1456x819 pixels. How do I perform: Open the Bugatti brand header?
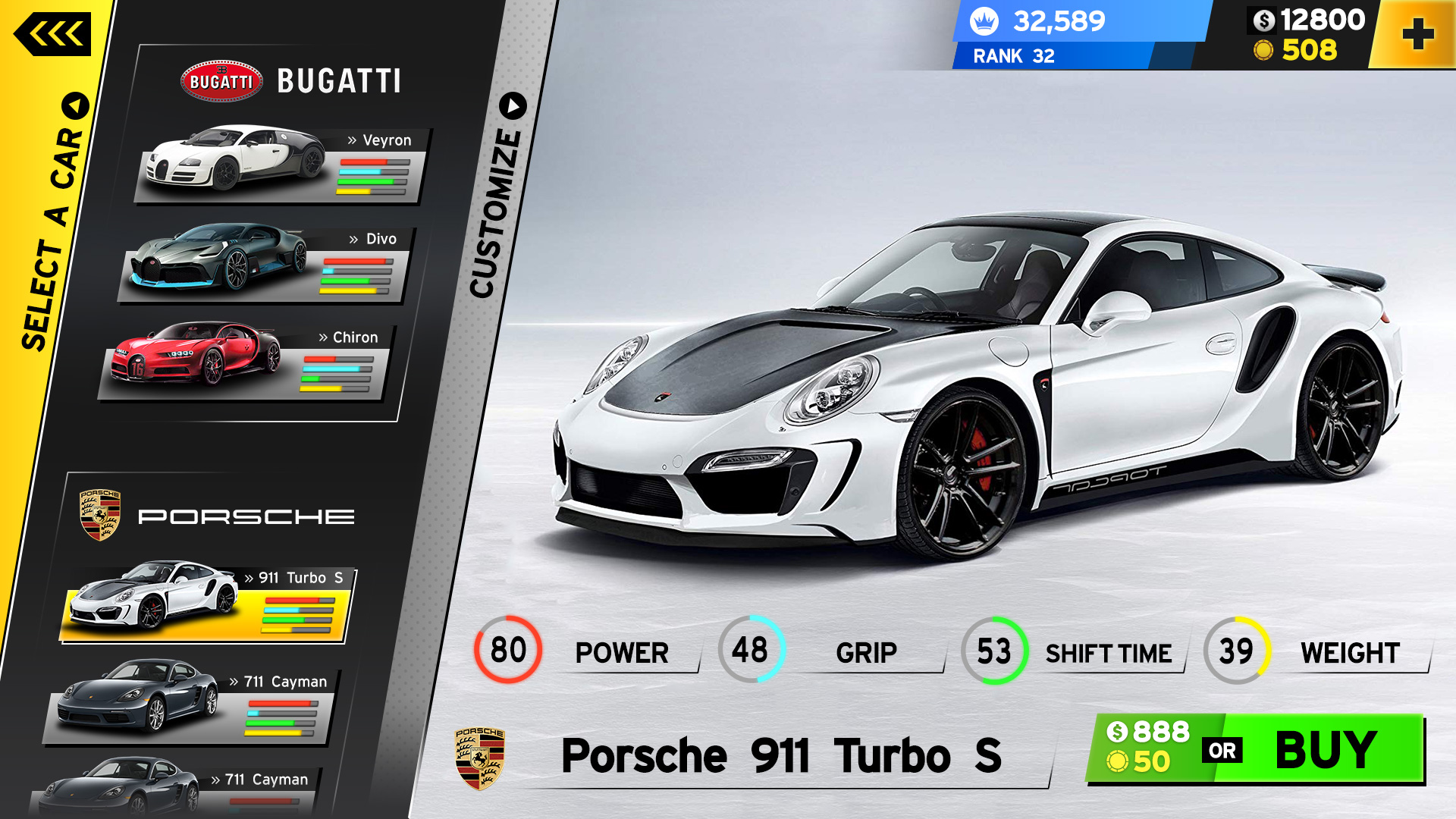[x=292, y=80]
